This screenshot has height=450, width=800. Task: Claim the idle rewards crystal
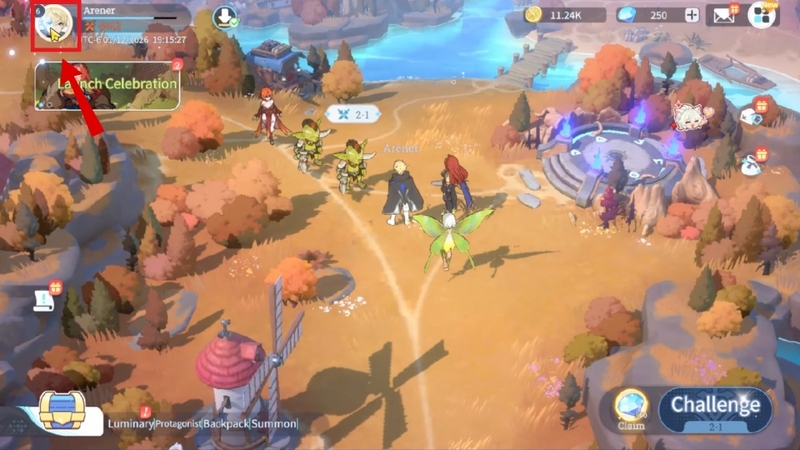[x=630, y=407]
